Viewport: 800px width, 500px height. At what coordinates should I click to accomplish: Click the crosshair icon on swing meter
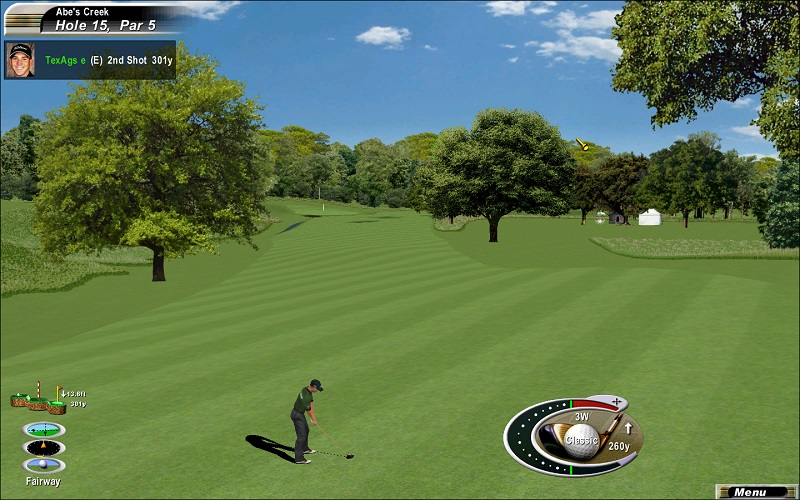(617, 402)
